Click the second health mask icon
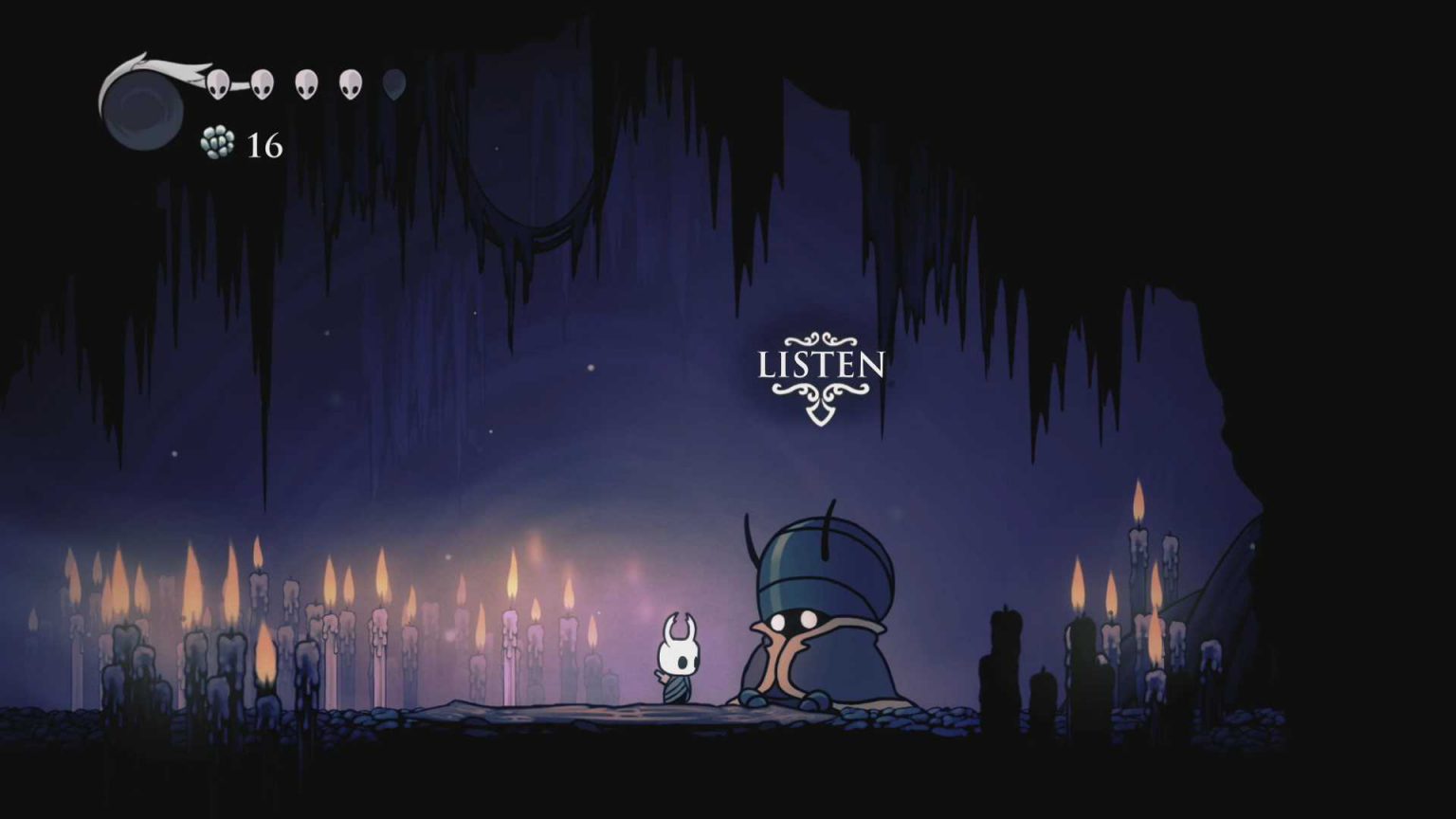Image resolution: width=1456 pixels, height=819 pixels. click(x=261, y=83)
